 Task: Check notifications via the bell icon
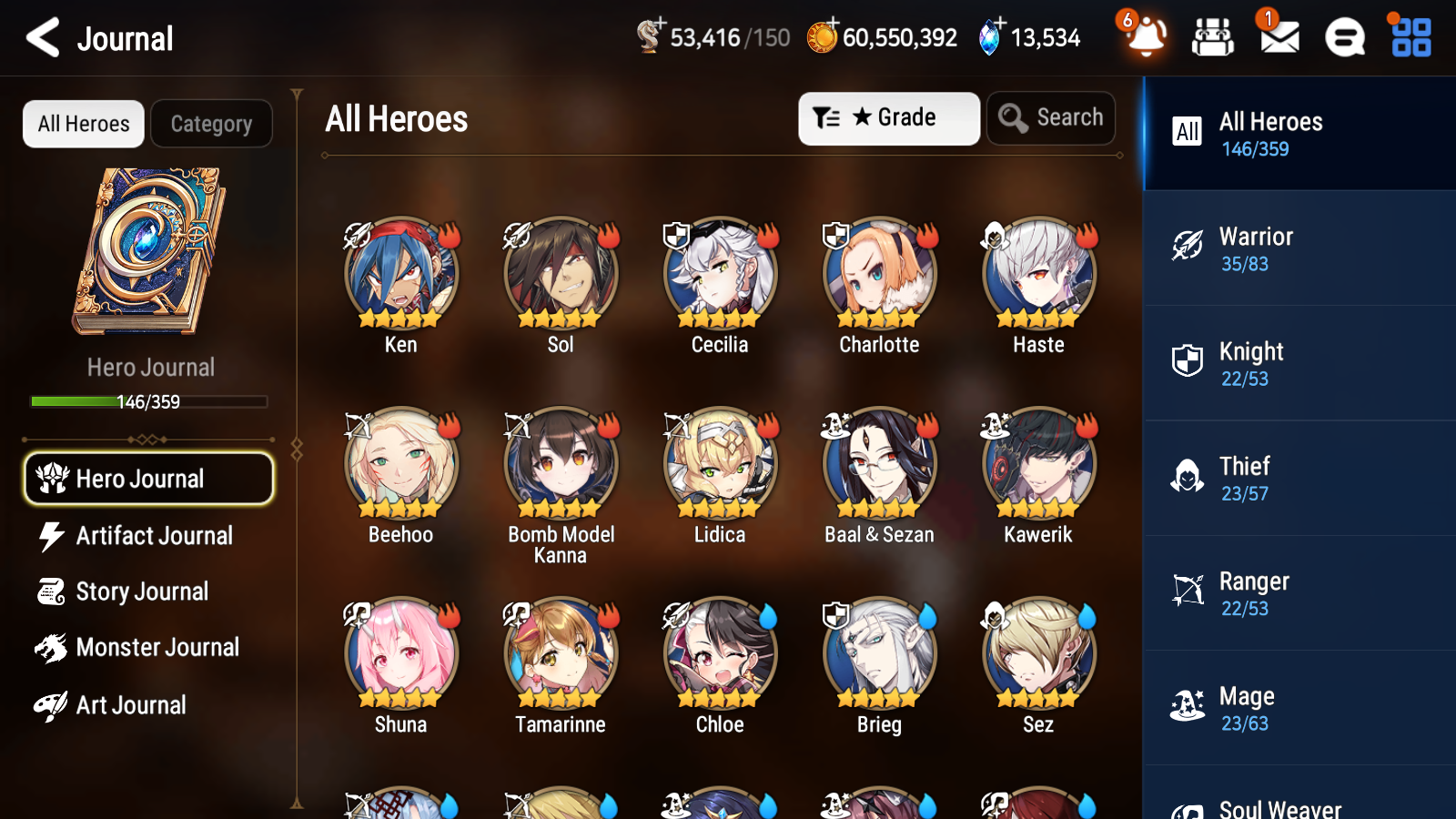[x=1146, y=38]
